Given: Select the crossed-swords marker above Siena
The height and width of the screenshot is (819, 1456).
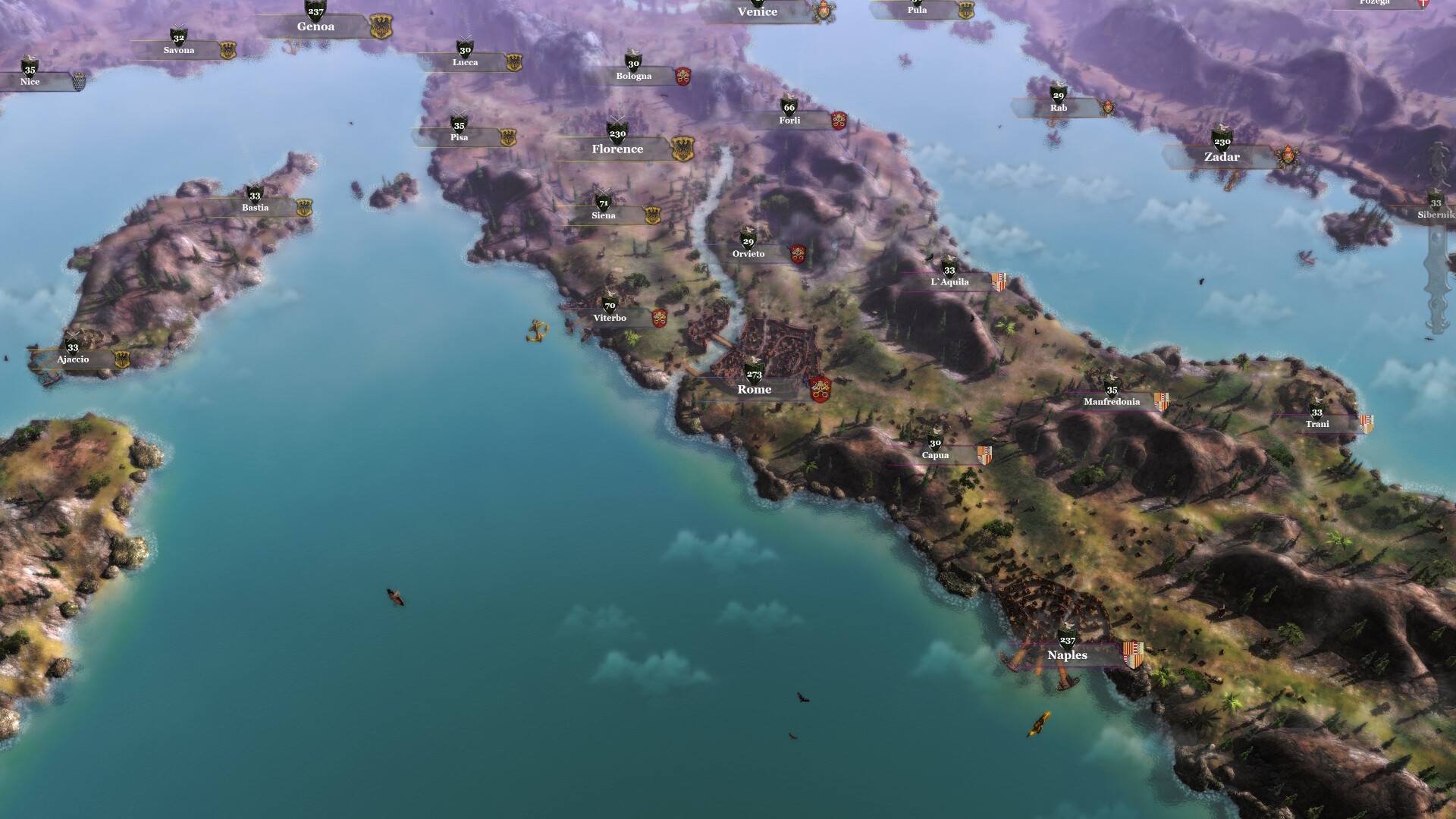Looking at the screenshot, I should [604, 190].
